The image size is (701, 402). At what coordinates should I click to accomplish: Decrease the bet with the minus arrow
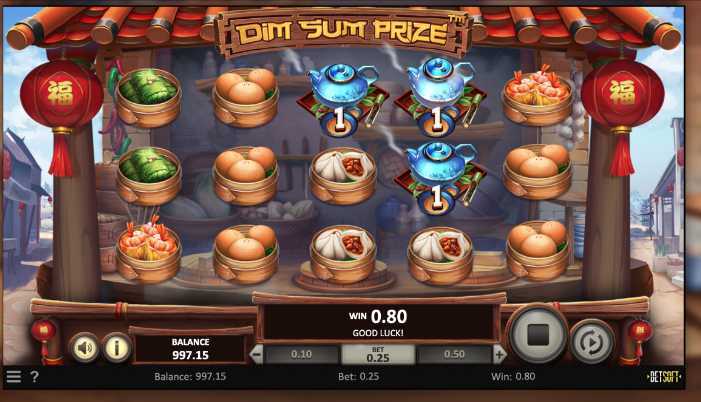coord(257,354)
